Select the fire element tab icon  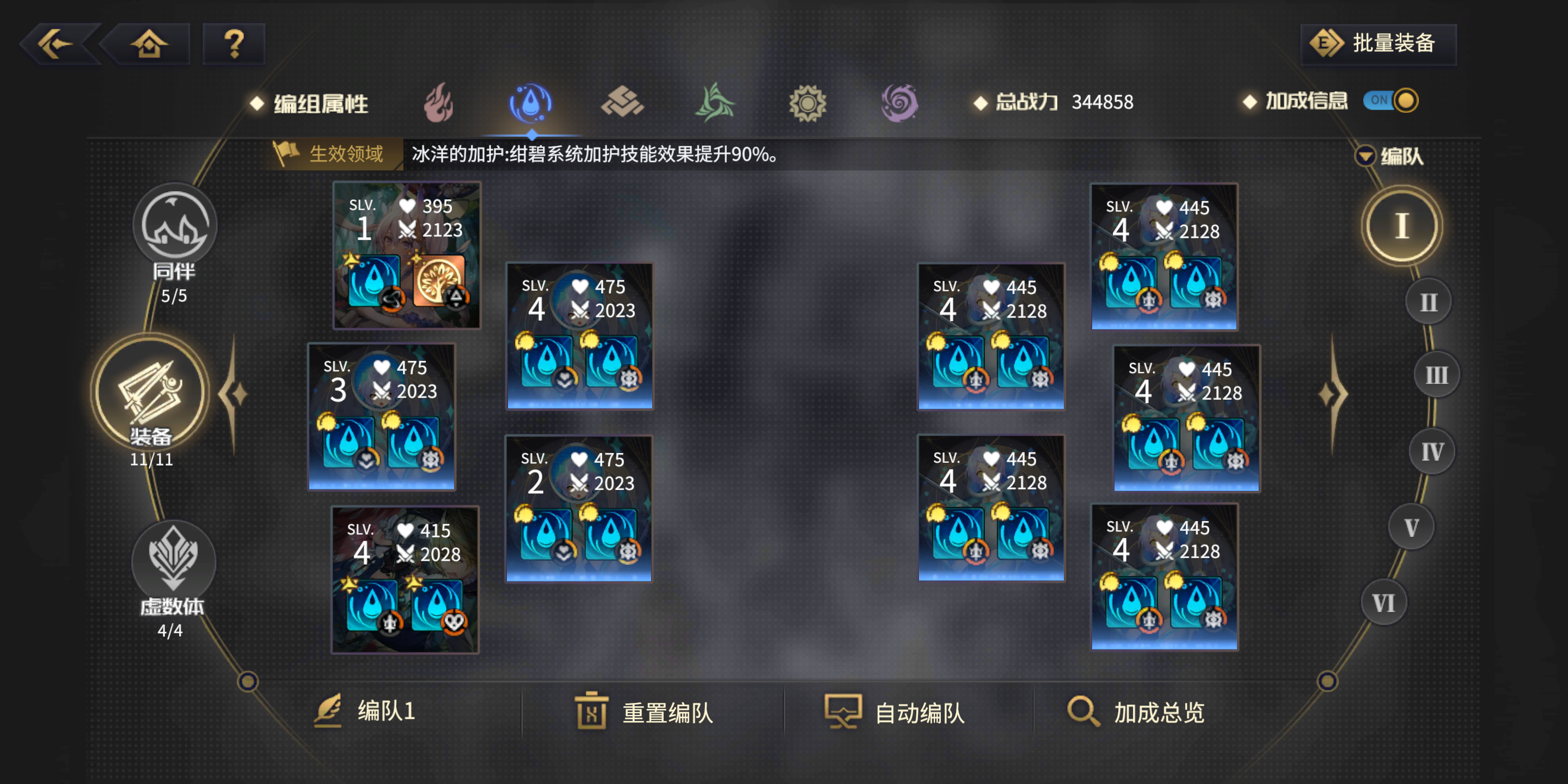pyautogui.click(x=439, y=103)
